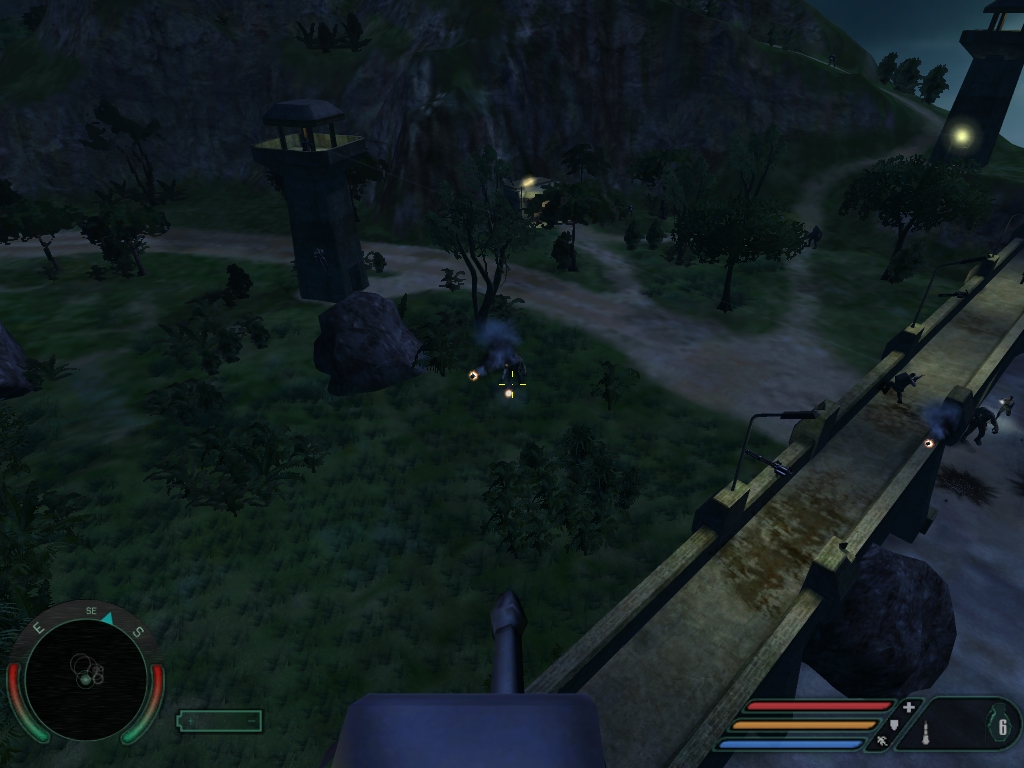Click the circular radar minimap
The image size is (1024, 768).
85,678
